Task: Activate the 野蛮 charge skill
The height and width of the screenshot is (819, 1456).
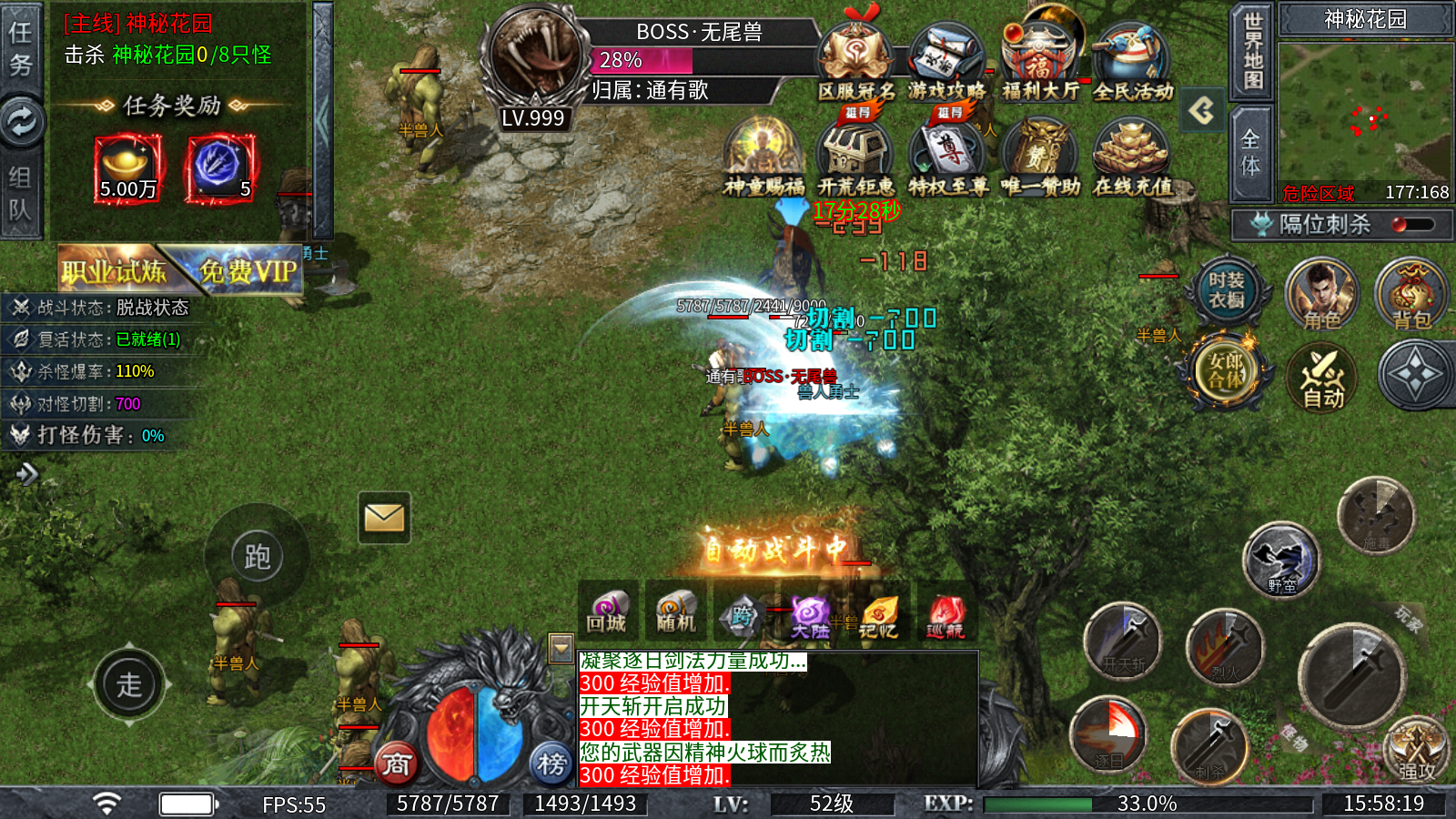Action: (x=1281, y=559)
